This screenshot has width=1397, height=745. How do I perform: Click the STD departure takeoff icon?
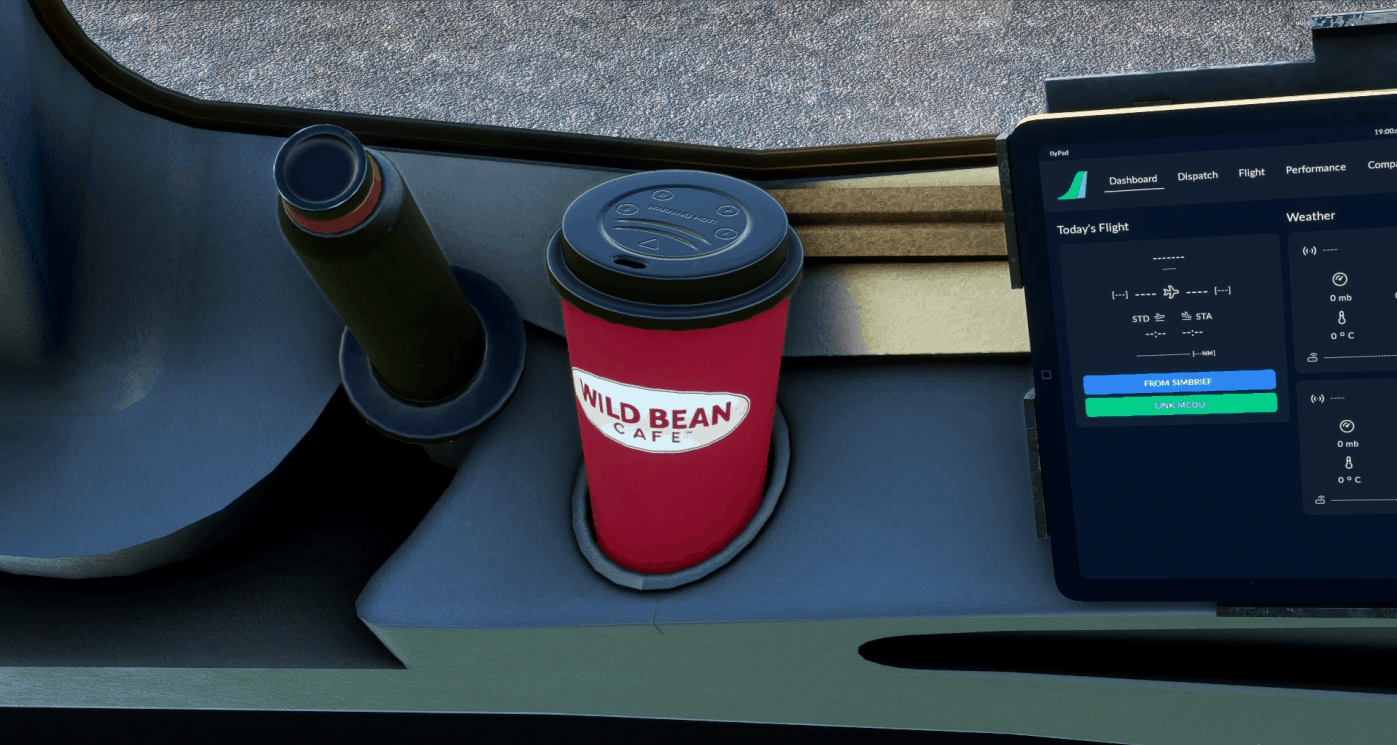tap(1160, 317)
